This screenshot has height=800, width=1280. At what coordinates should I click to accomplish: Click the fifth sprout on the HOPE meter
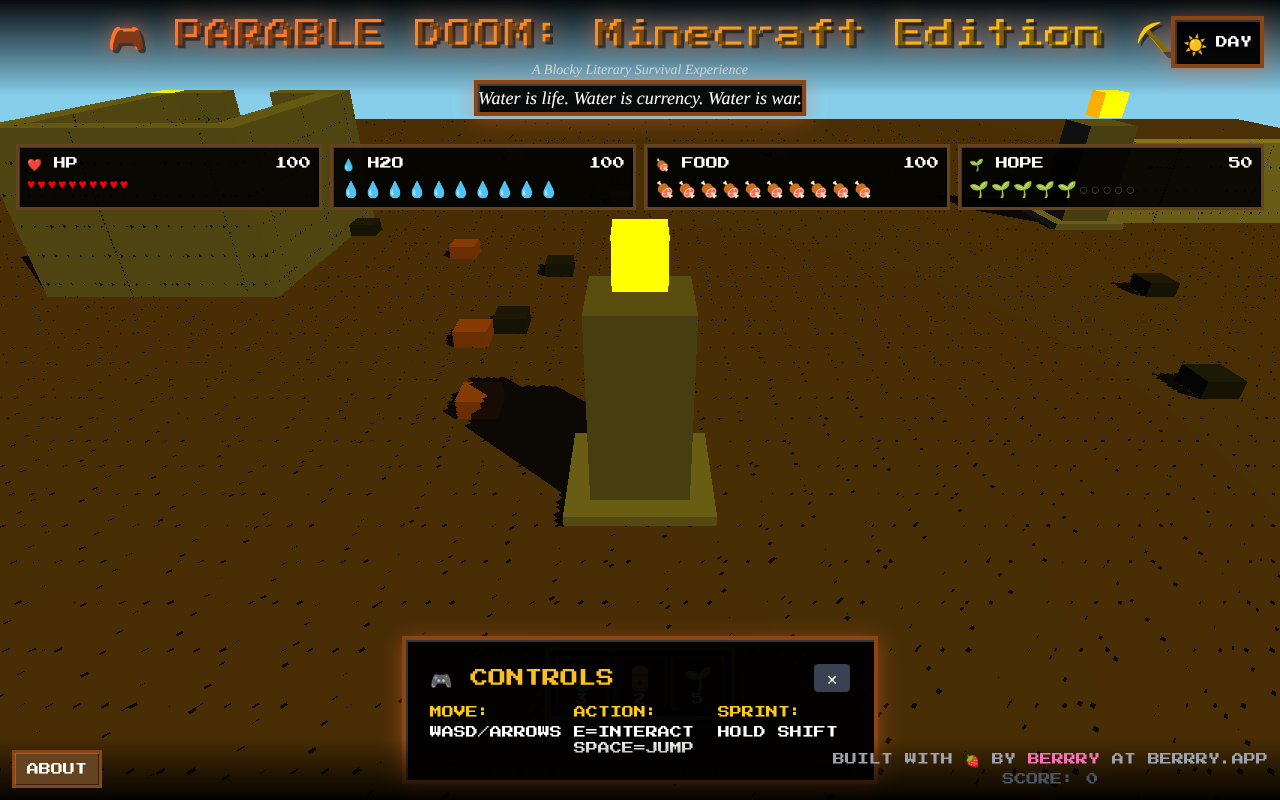(1066, 188)
